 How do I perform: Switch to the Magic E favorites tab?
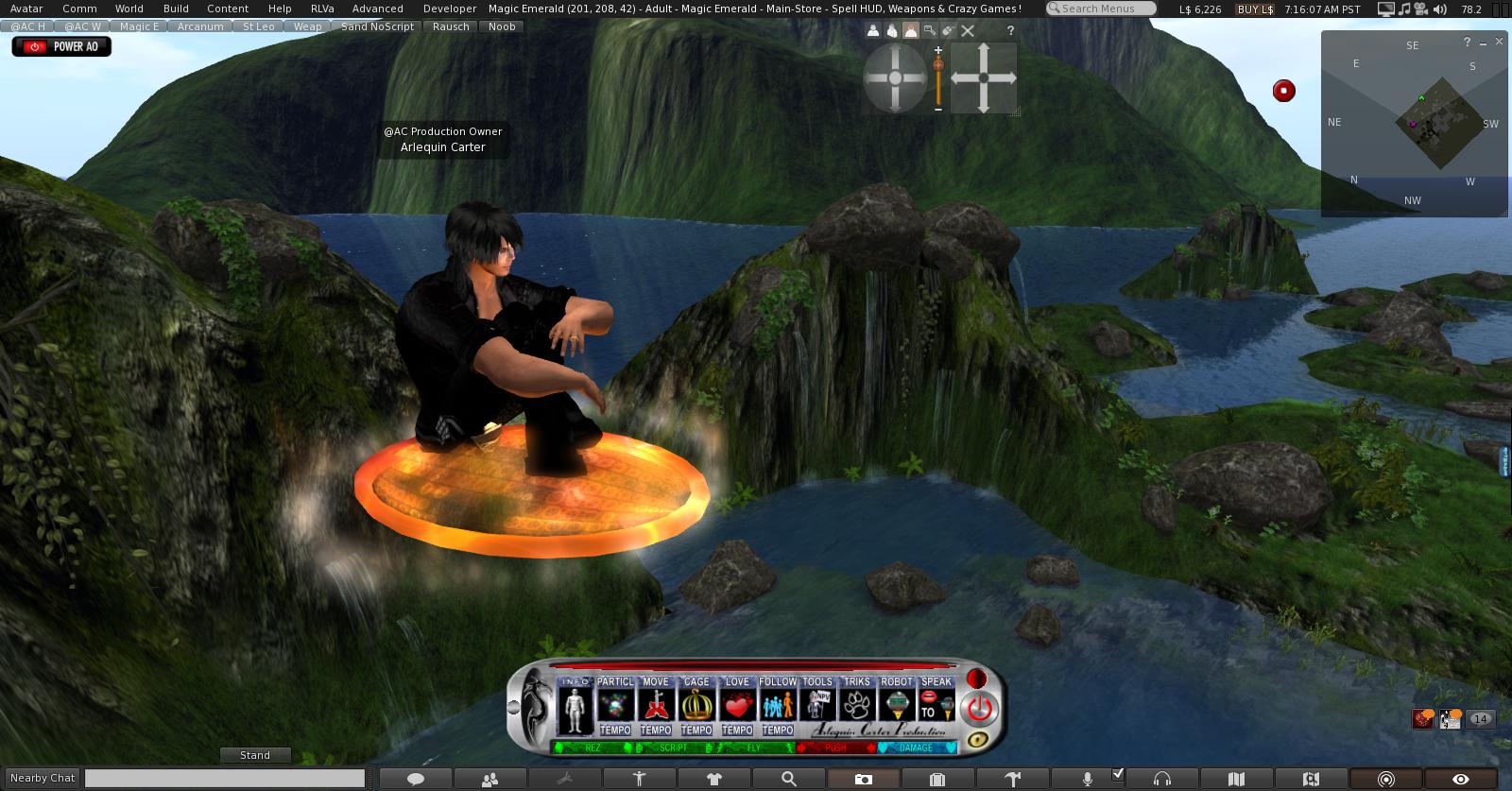point(139,26)
